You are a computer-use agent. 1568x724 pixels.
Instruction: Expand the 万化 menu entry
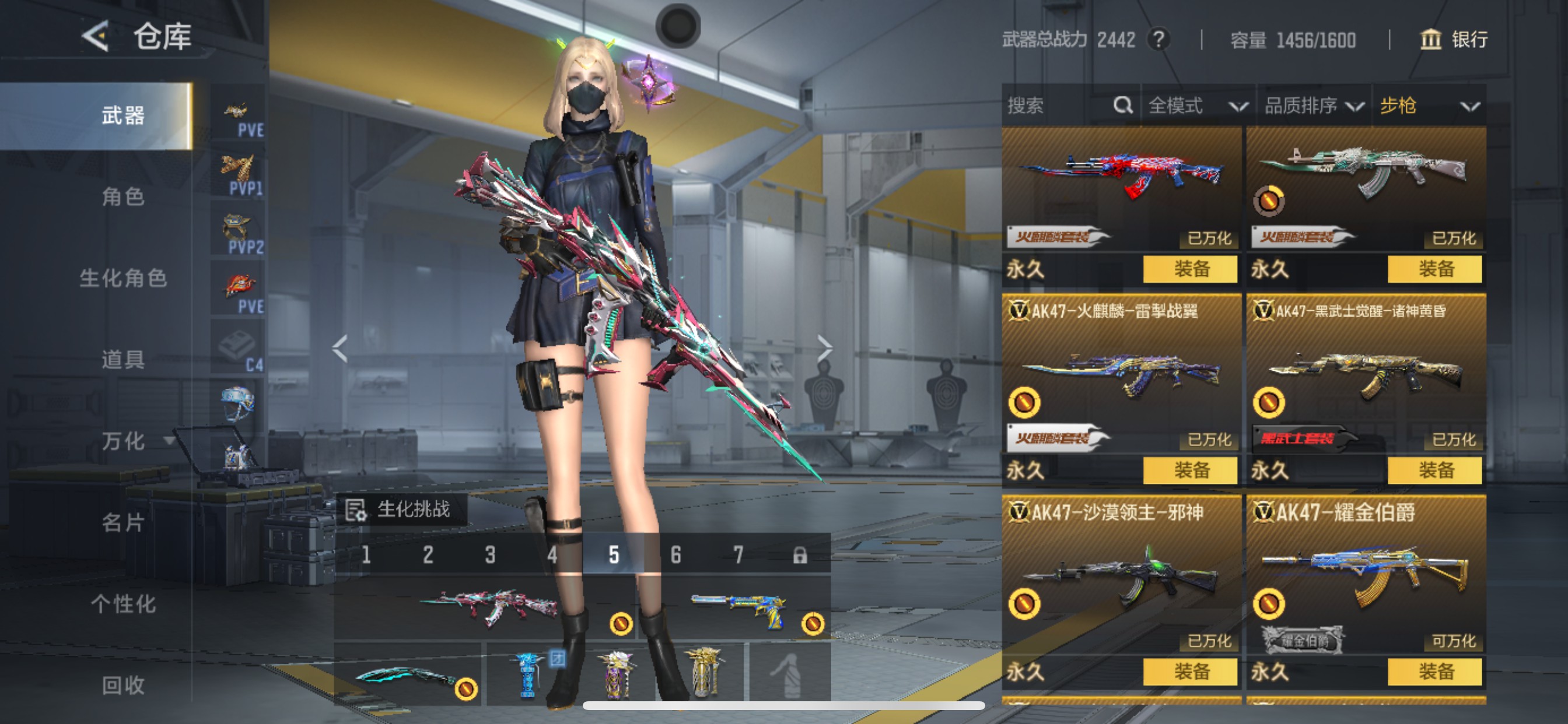pos(135,441)
